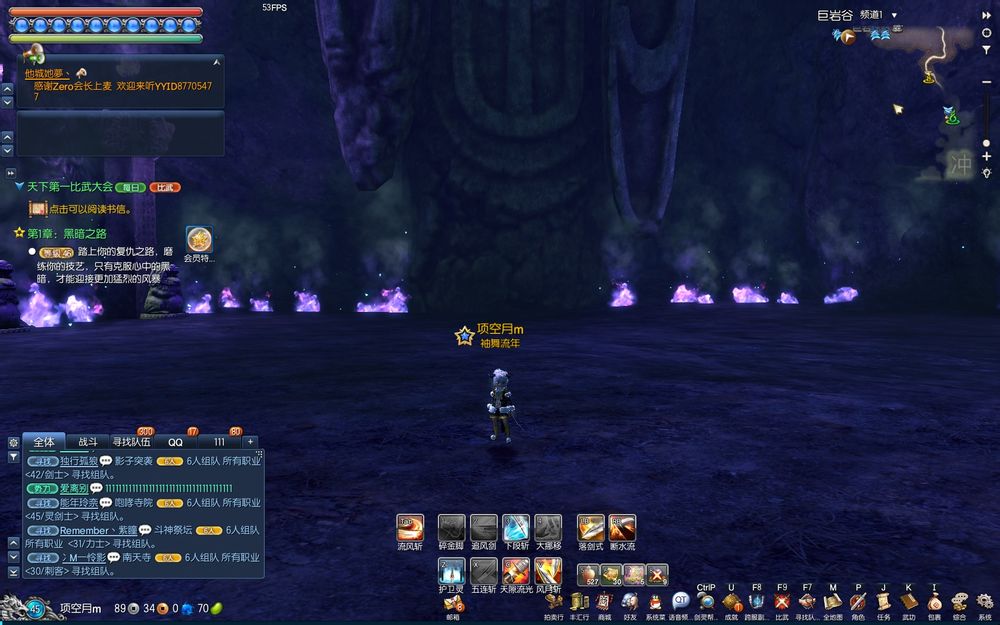
Task: Show the 全地图 world map
Action: pyautogui.click(x=832, y=601)
